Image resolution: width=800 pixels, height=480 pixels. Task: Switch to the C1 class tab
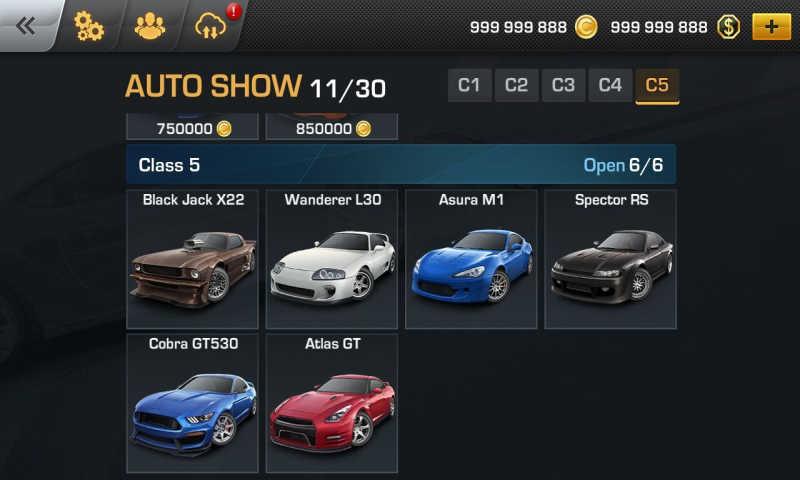pos(469,86)
